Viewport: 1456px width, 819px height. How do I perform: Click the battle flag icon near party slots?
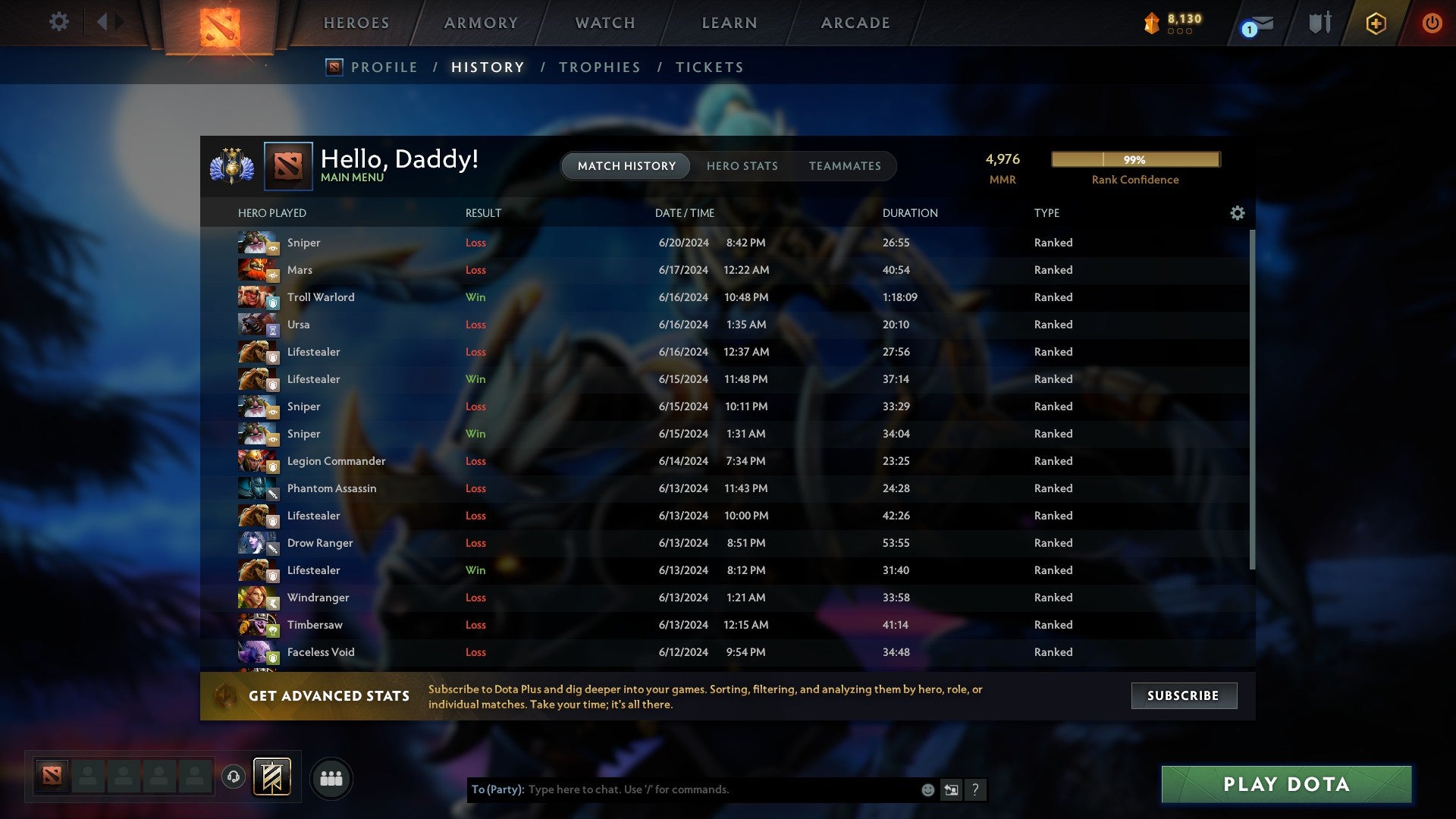click(x=273, y=777)
